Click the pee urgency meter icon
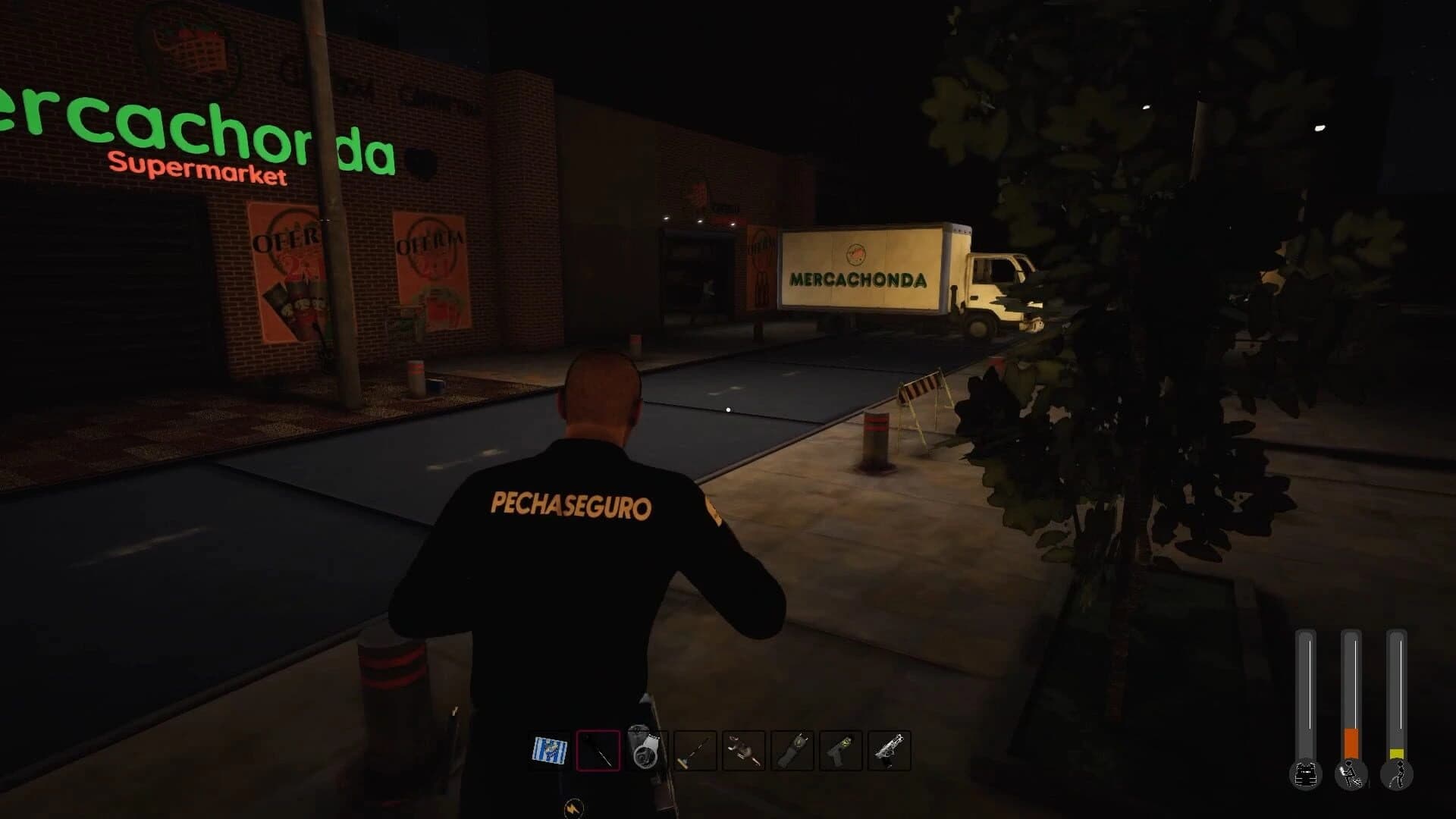The width and height of the screenshot is (1456, 819). [x=1399, y=775]
